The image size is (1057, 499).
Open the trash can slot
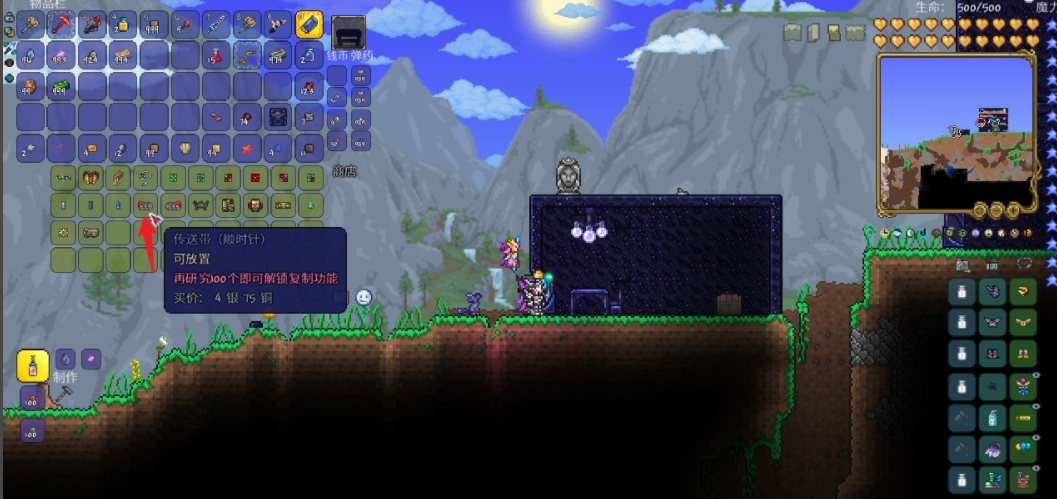(348, 34)
